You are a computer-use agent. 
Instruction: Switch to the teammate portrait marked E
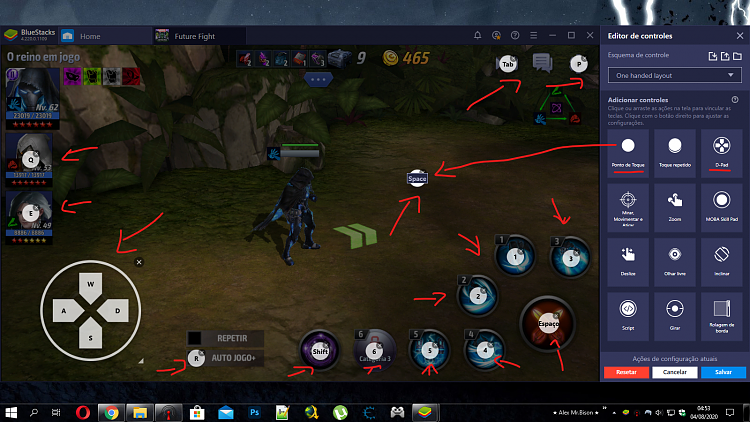(x=30, y=213)
